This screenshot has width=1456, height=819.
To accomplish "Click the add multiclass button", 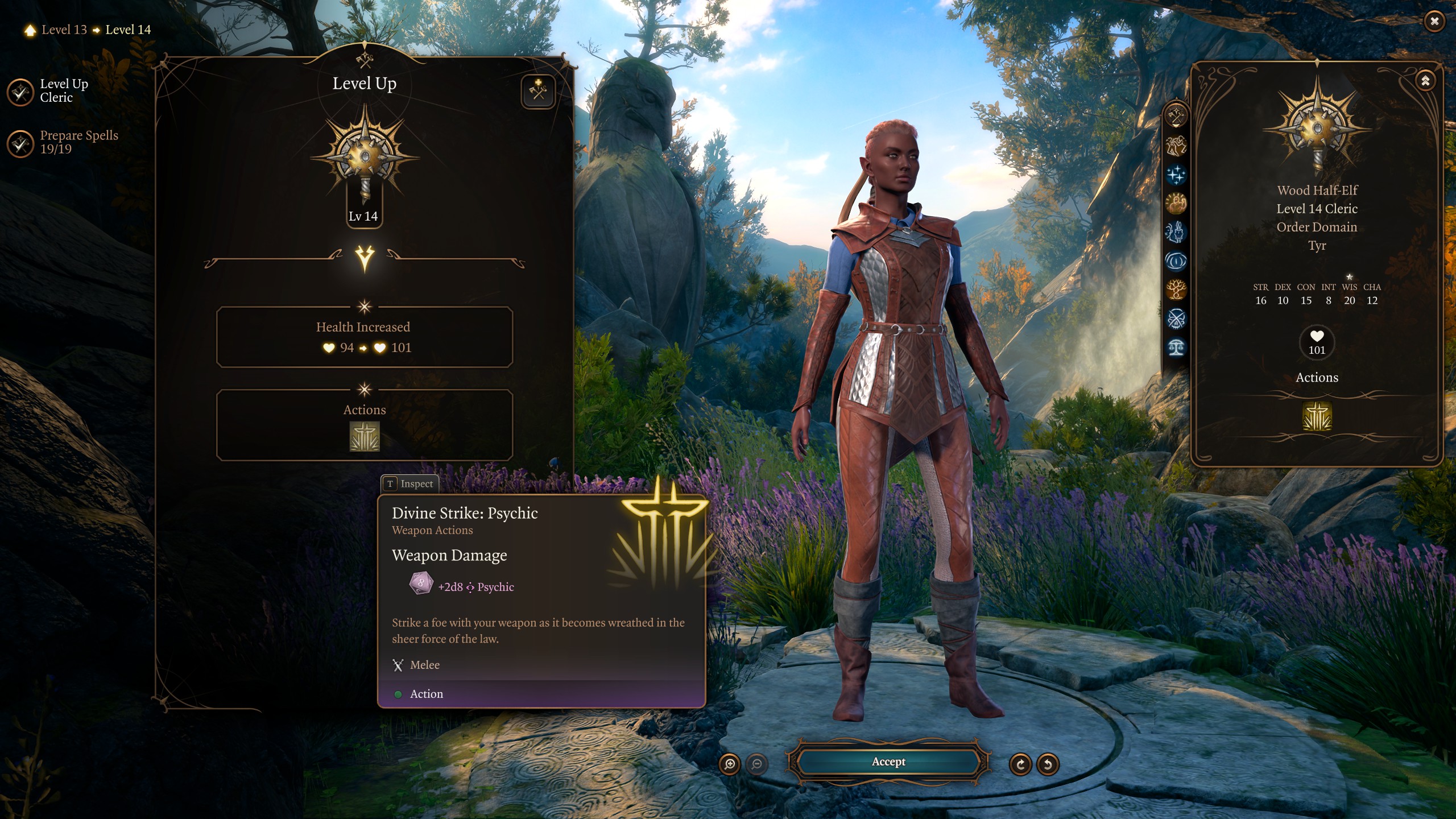I will (x=537, y=91).
